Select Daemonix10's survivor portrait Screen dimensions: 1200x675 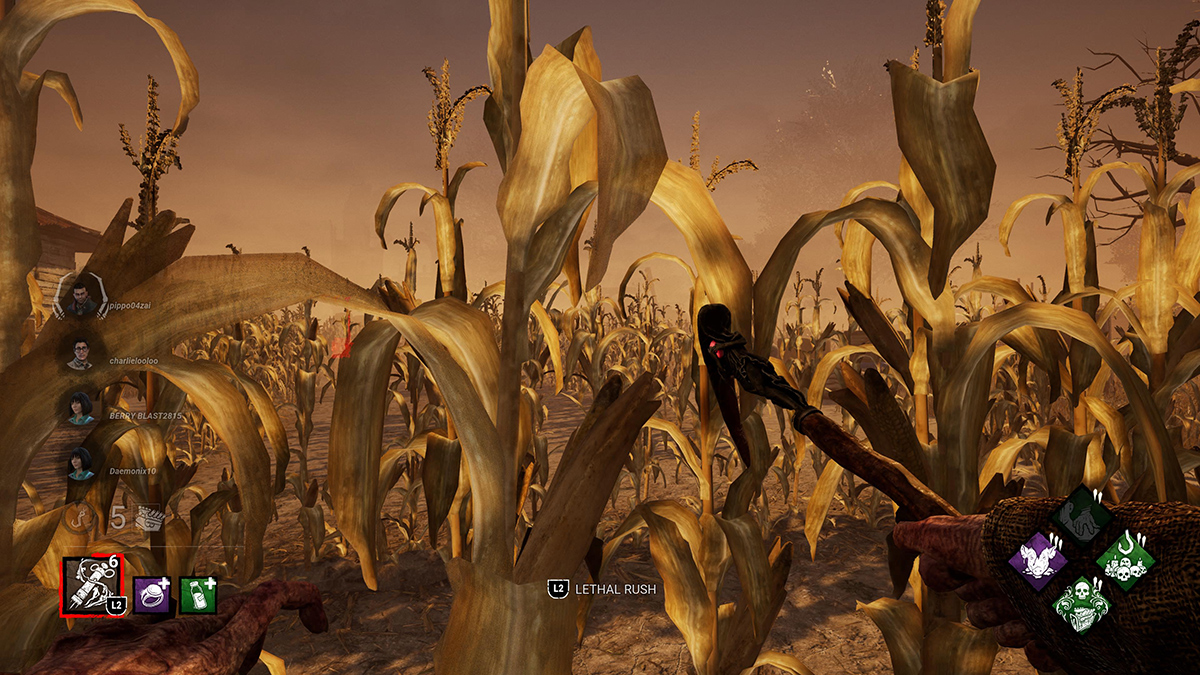coord(81,462)
